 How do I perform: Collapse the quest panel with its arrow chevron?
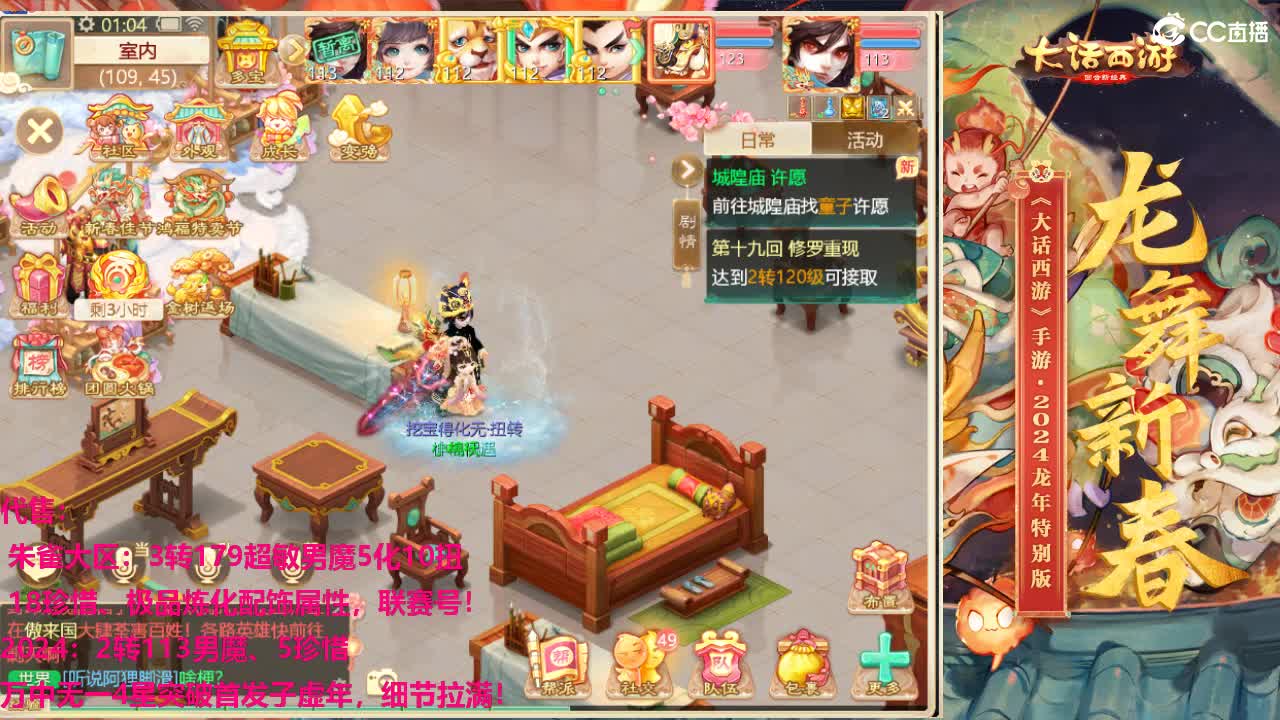pyautogui.click(x=686, y=169)
